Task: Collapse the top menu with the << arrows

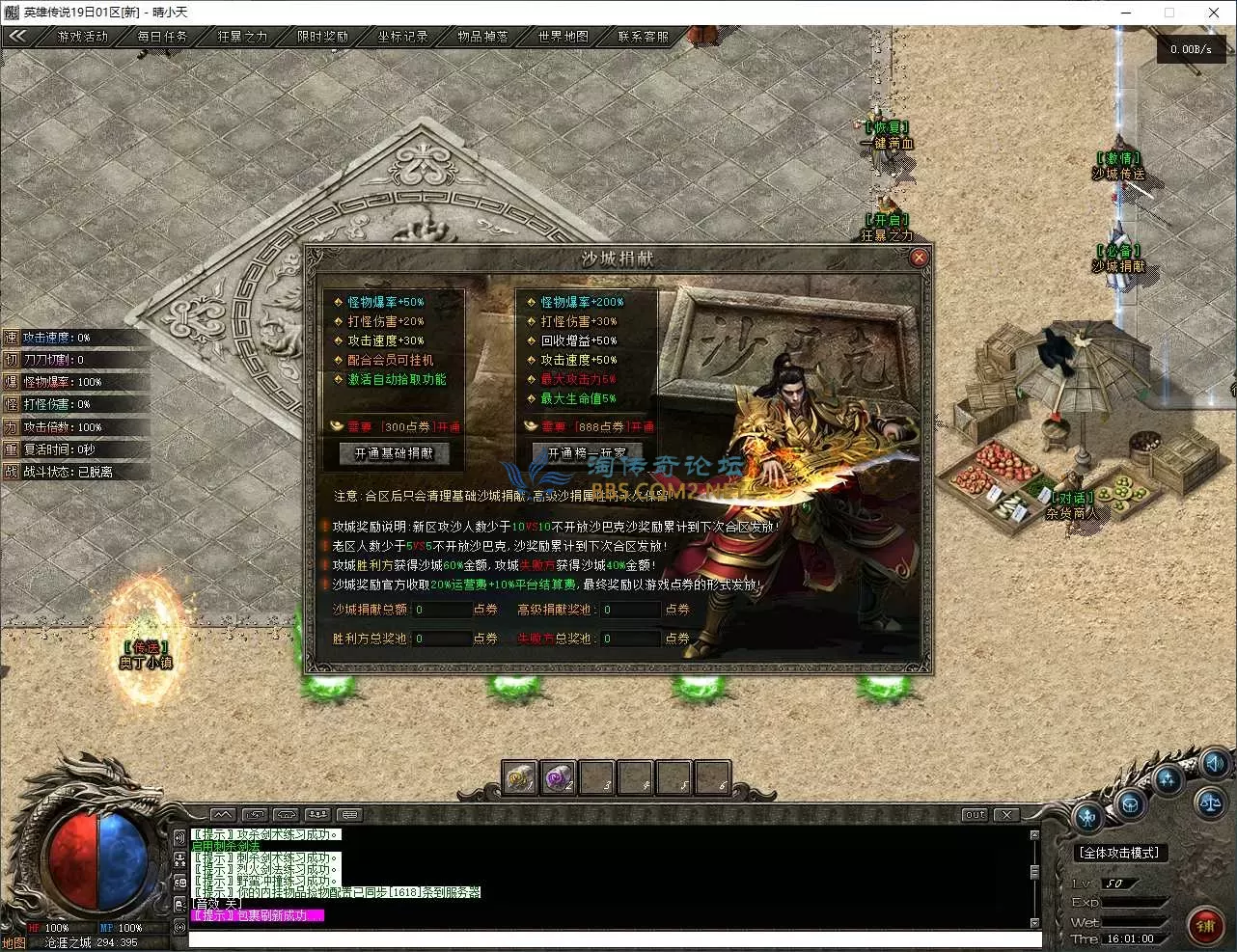Action: (x=17, y=36)
